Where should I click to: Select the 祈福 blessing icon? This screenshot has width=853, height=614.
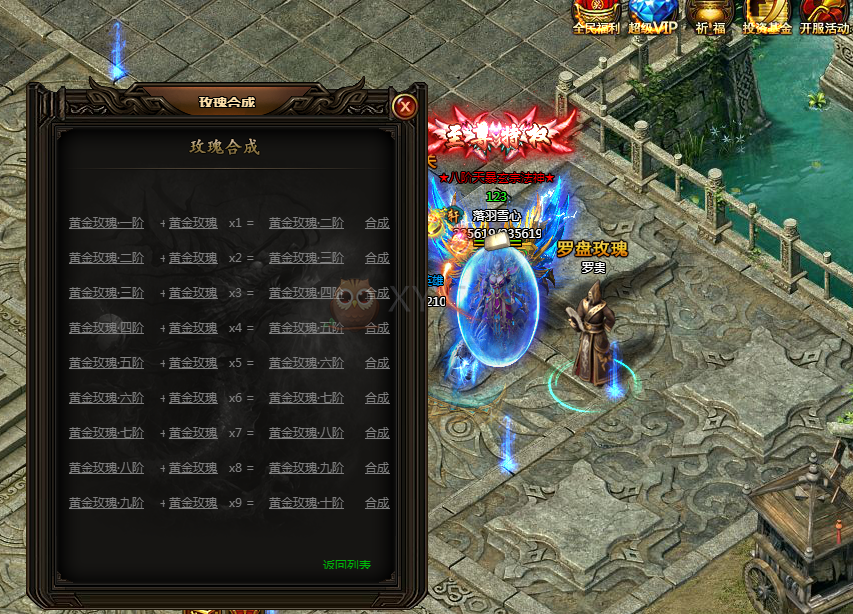pos(710,16)
